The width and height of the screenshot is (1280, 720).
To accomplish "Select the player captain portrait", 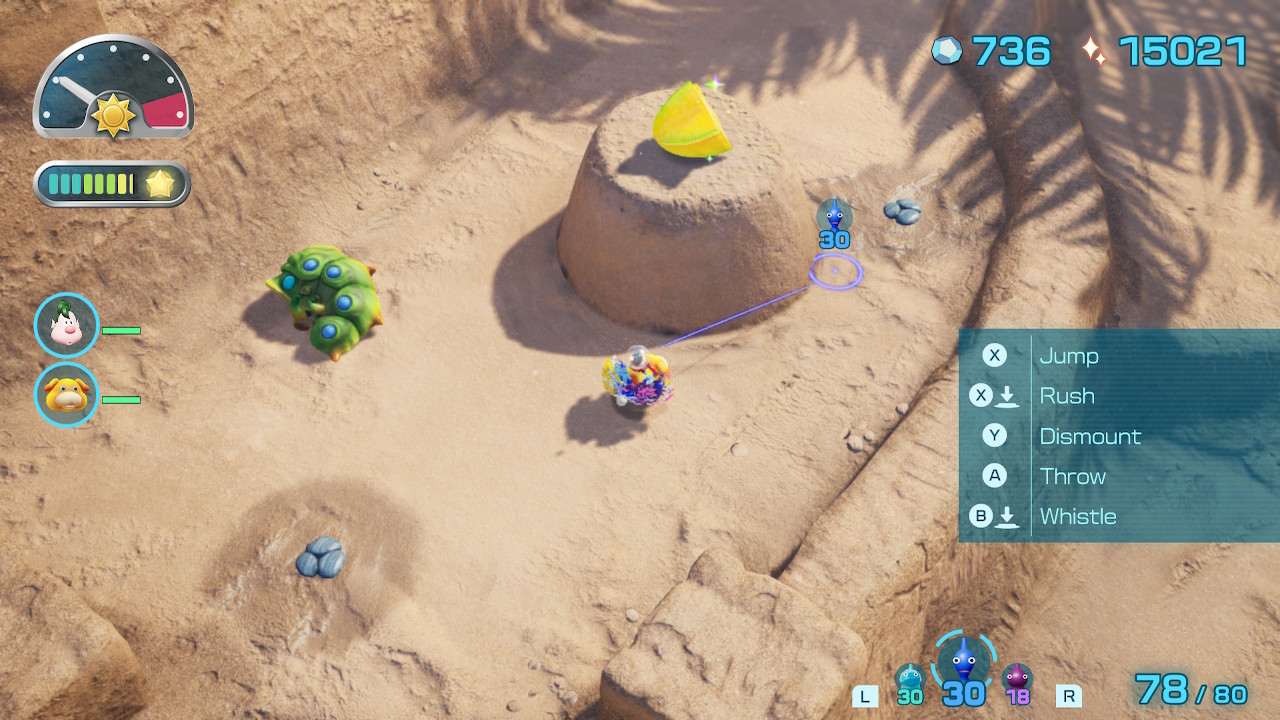I will 66,325.
